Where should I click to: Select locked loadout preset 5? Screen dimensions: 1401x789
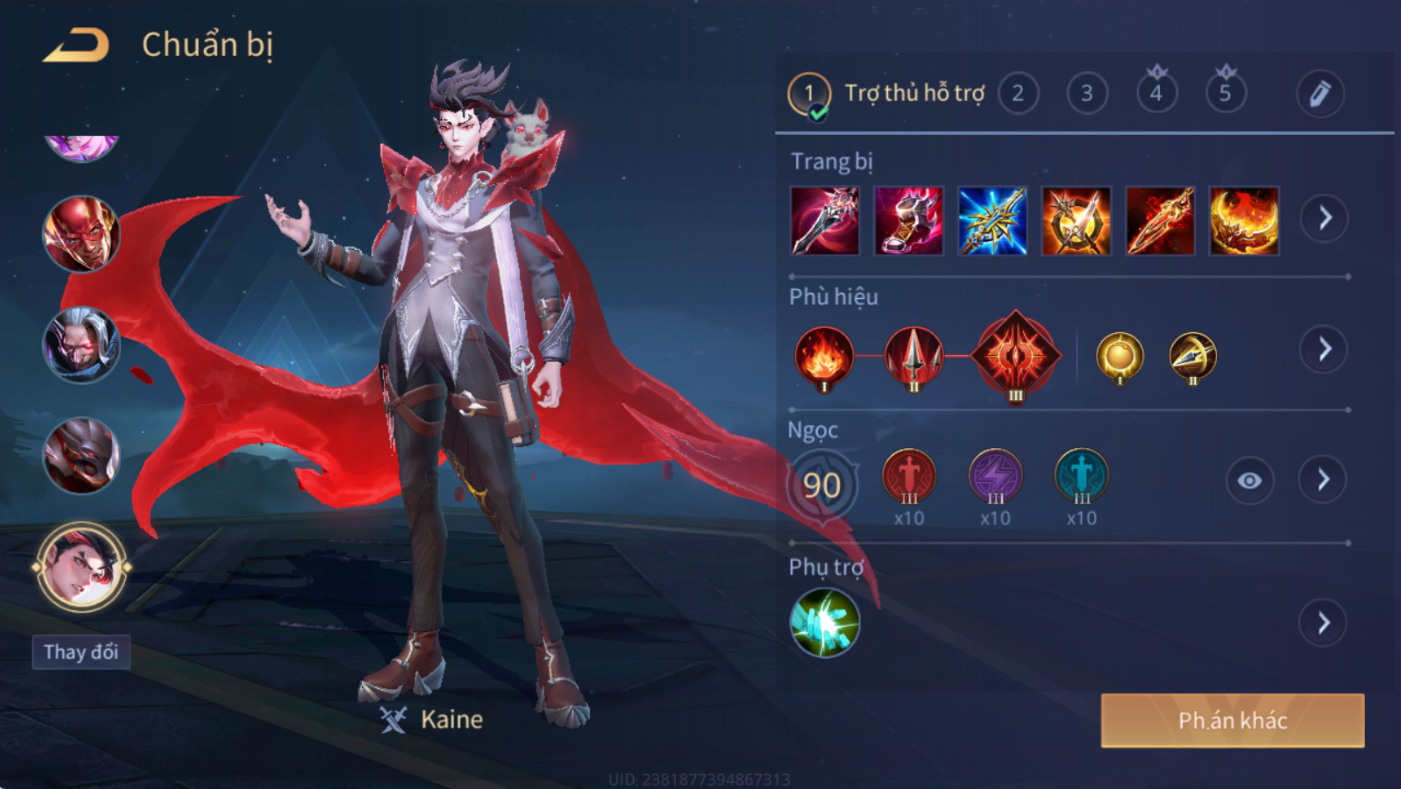[x=1225, y=93]
